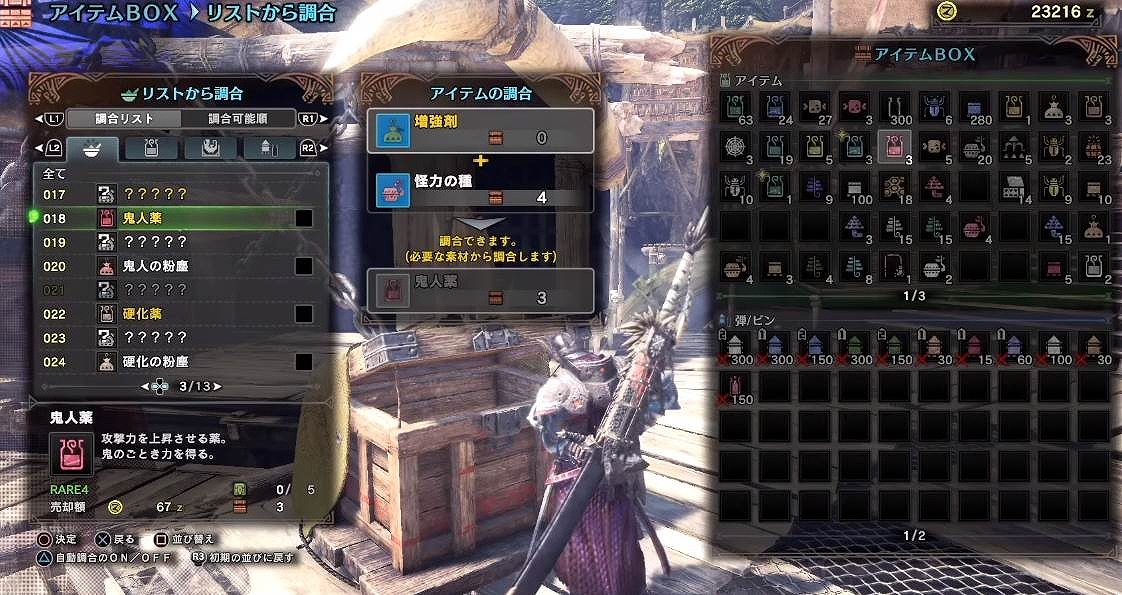
Task: Open the bowl-icon recipe category tab
Action: (x=93, y=149)
